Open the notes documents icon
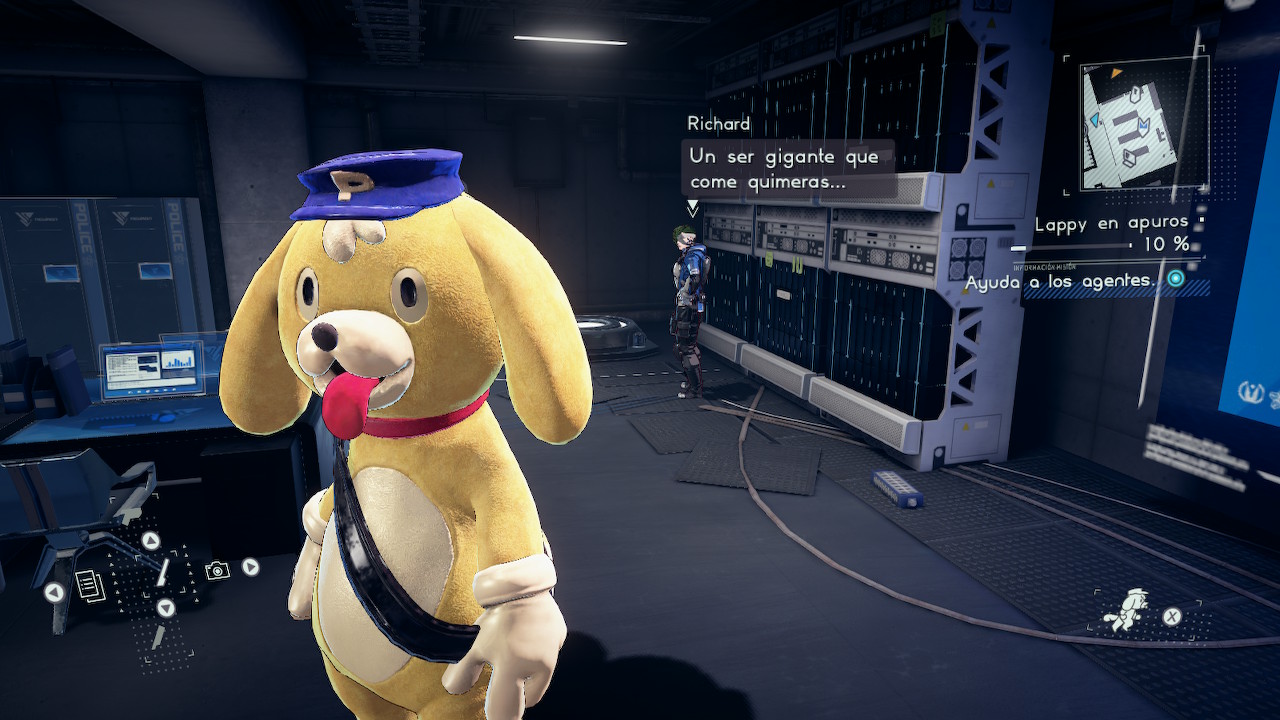 [x=90, y=585]
